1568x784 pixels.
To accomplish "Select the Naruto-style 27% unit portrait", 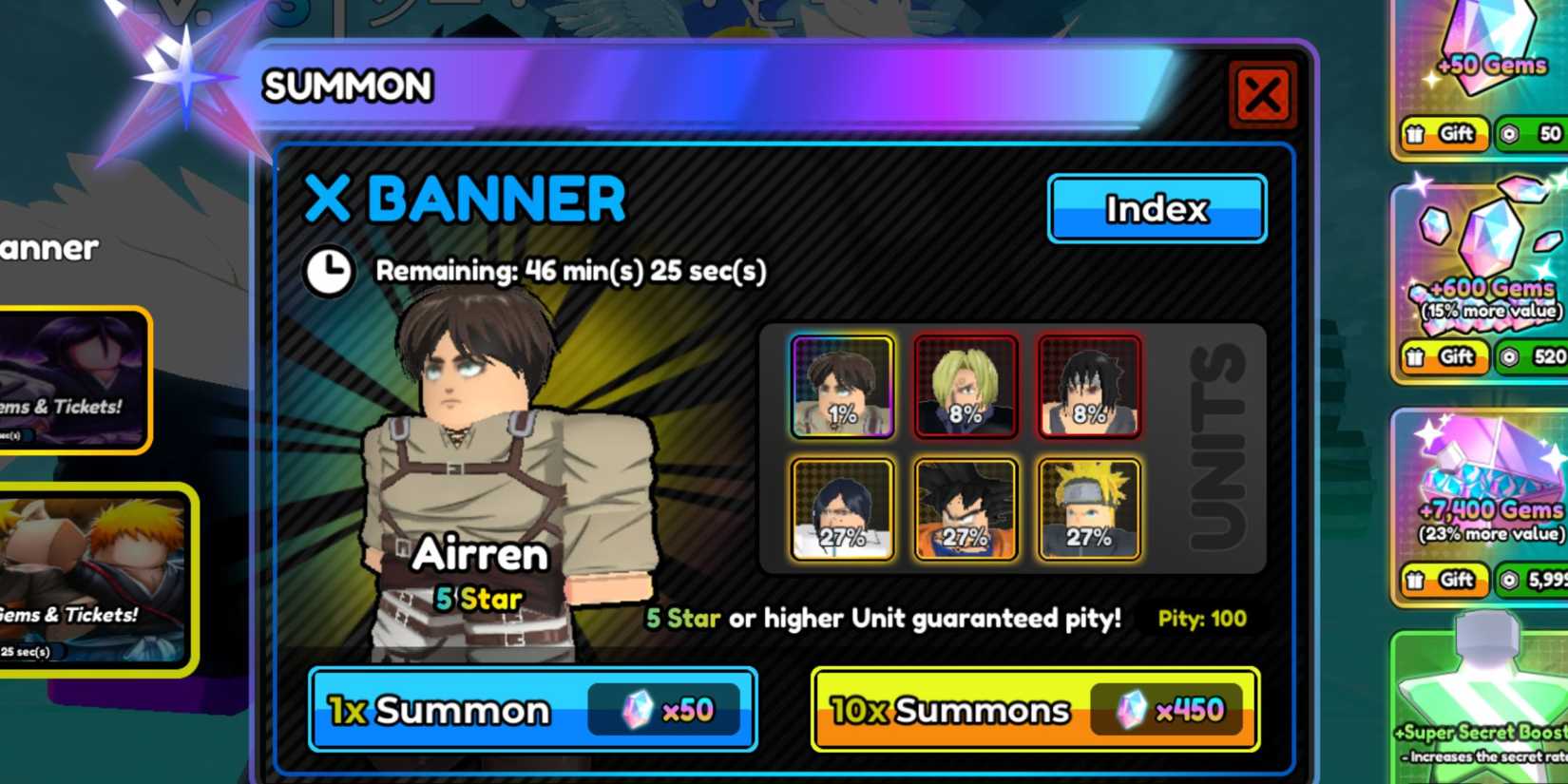I will (1089, 510).
